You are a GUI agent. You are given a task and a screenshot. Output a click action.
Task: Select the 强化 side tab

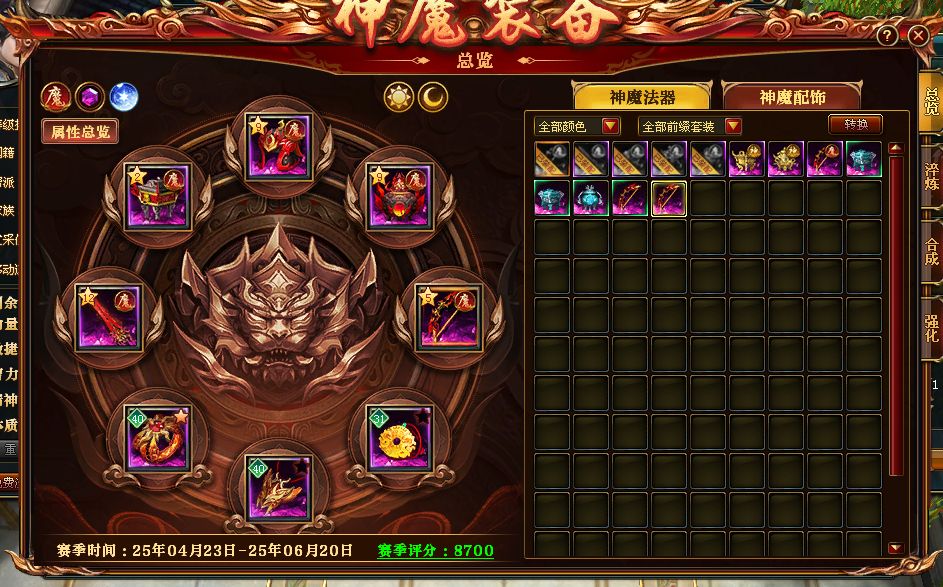tap(931, 327)
